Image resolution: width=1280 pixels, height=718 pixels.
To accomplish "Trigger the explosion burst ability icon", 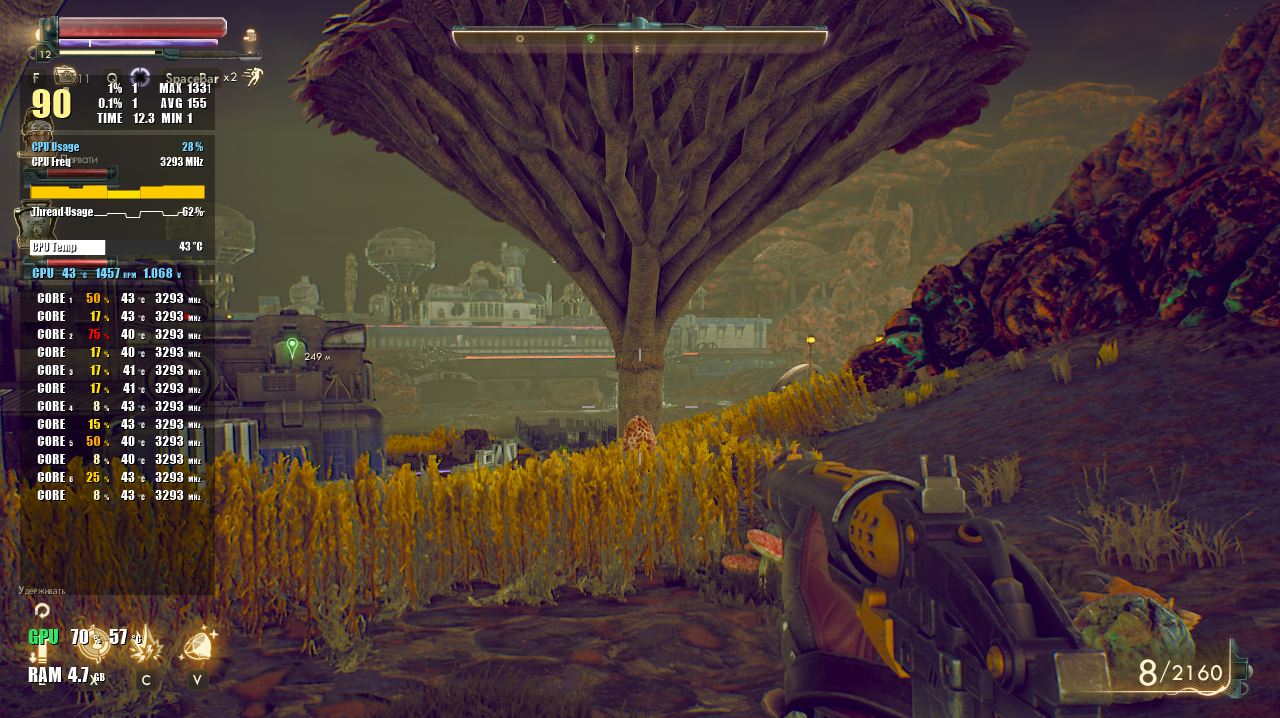I will pyautogui.click(x=147, y=646).
